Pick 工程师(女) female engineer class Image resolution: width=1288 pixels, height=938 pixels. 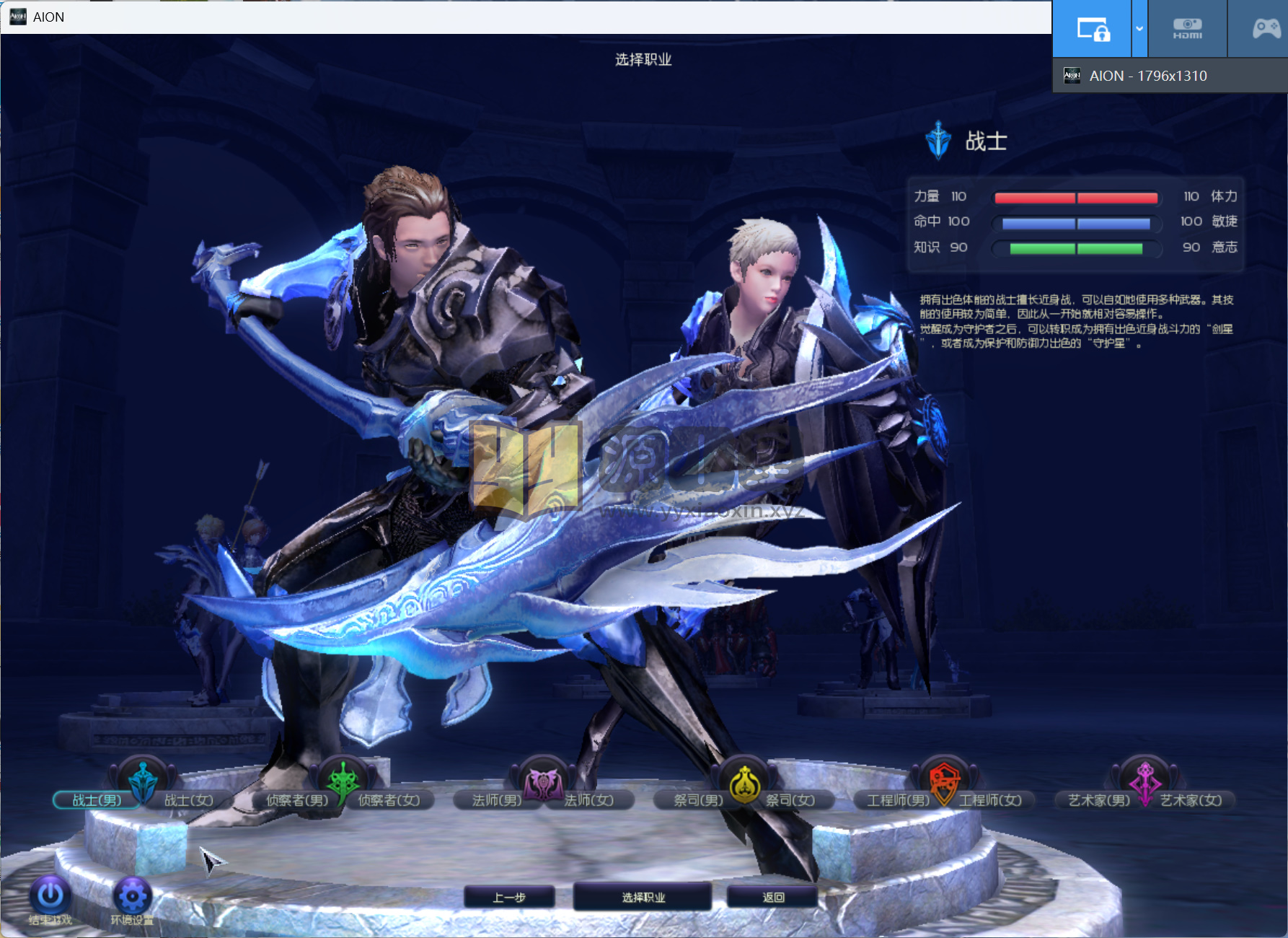pos(991,800)
